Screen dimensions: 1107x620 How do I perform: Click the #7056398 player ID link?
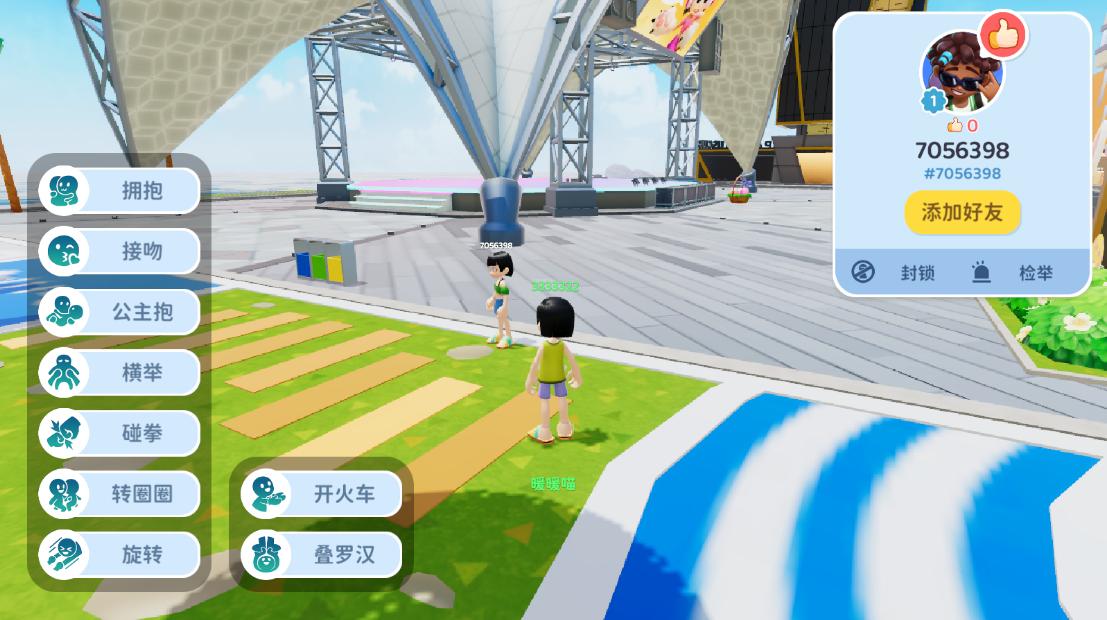pos(962,173)
